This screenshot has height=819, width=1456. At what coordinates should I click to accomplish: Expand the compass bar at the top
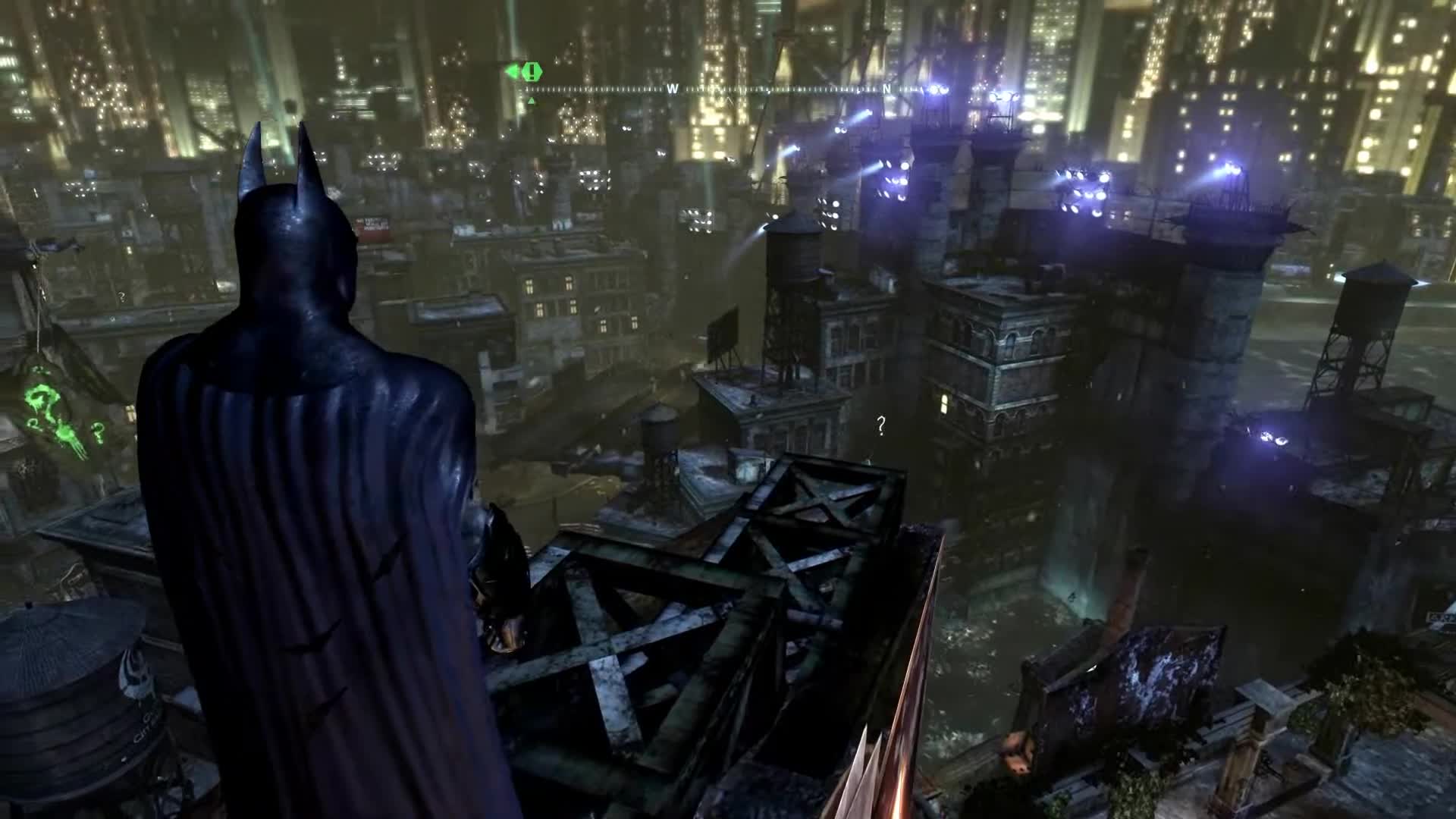(758, 89)
